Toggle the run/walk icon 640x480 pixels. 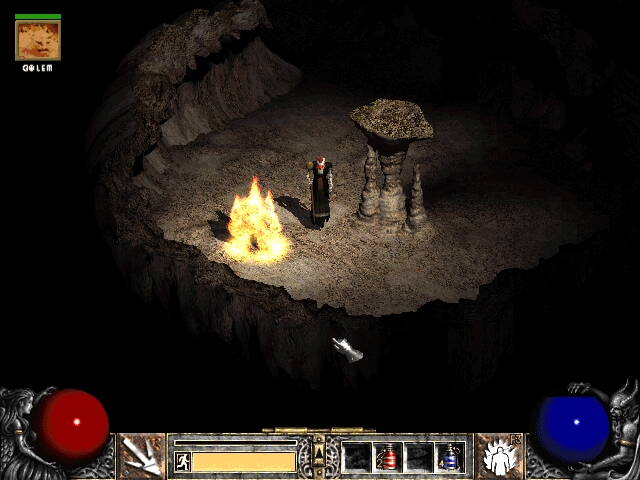[x=183, y=461]
